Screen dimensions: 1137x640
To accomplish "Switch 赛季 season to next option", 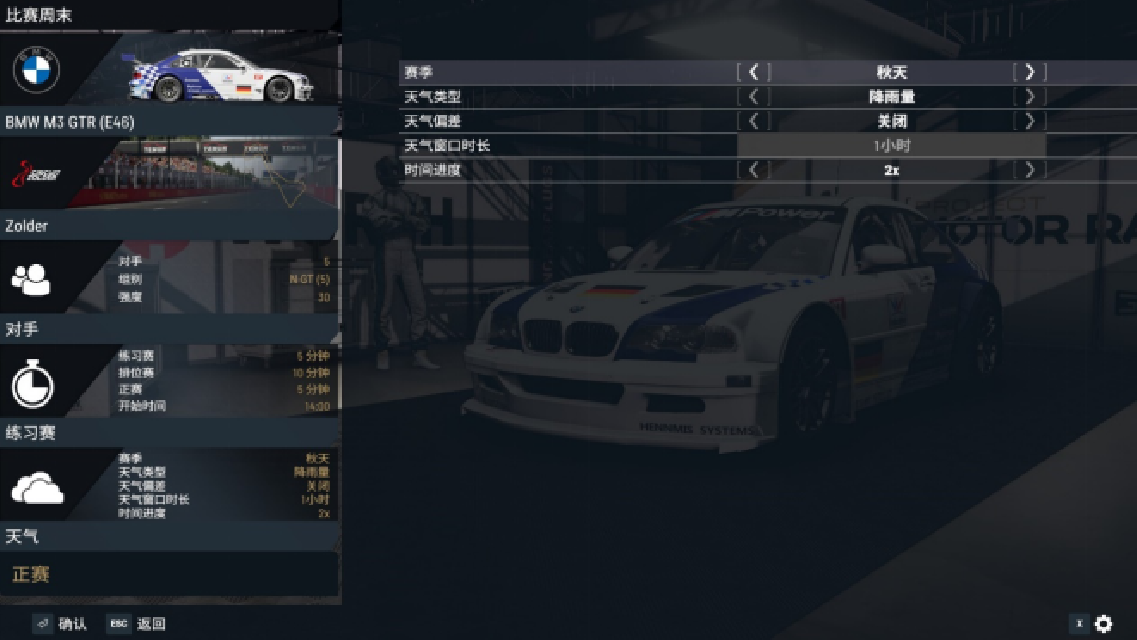I will tap(1029, 72).
